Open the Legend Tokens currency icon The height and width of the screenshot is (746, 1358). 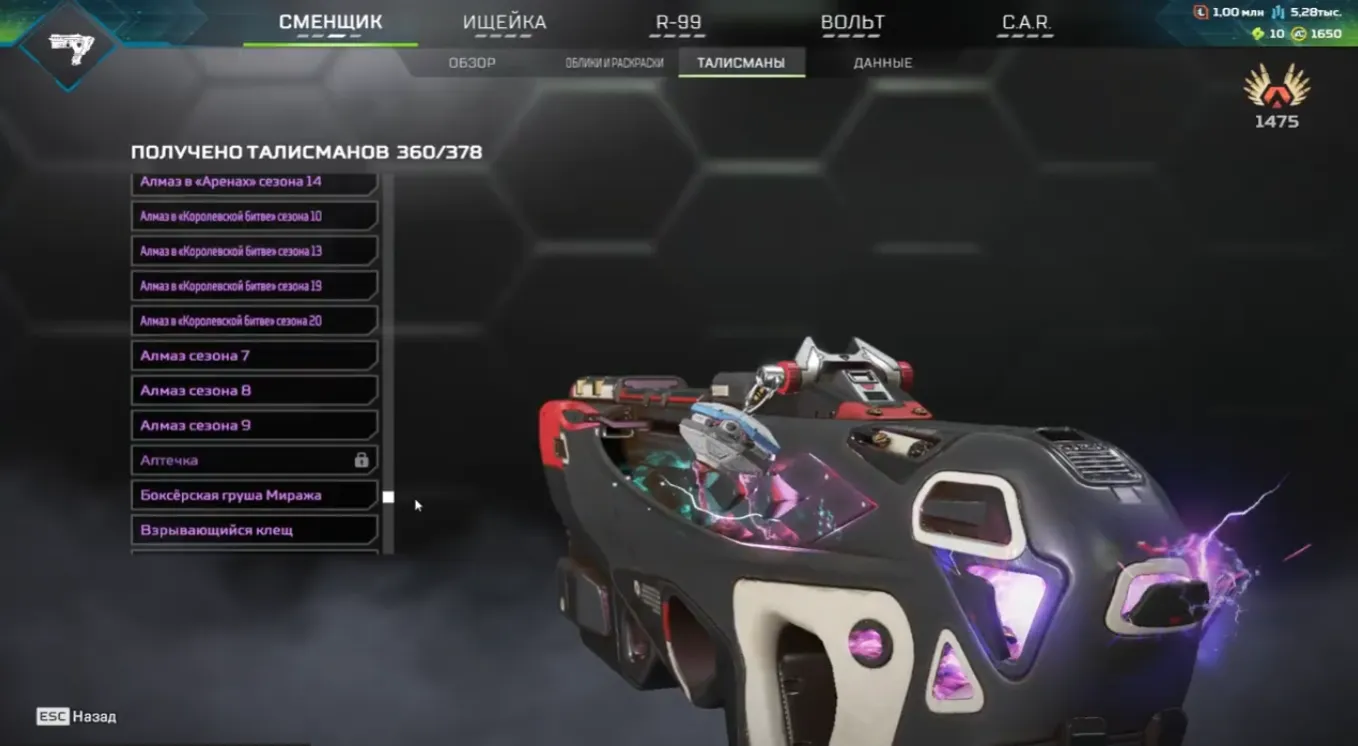1201,14
